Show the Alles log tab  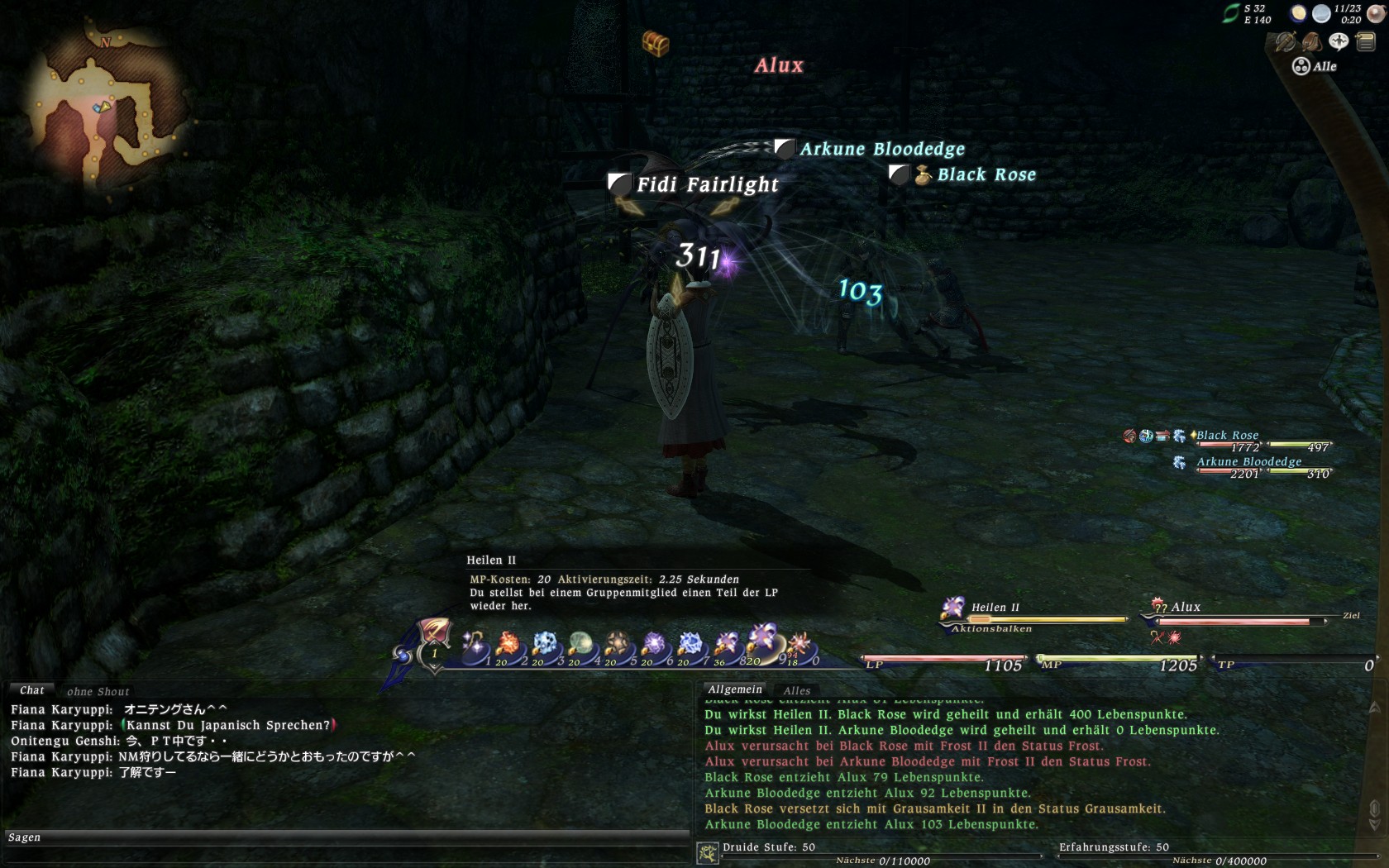(x=797, y=691)
